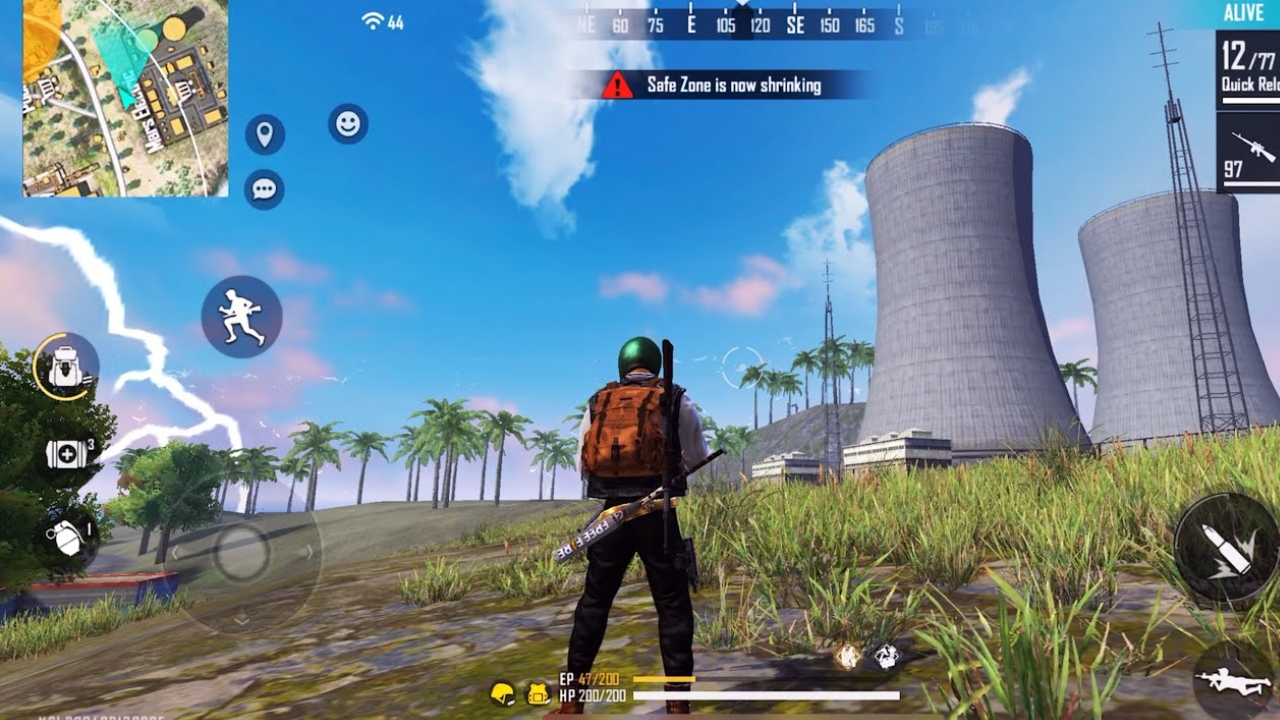The width and height of the screenshot is (1280, 720).
Task: Open the quick chat speech bubble icon
Action: pyautogui.click(x=262, y=188)
